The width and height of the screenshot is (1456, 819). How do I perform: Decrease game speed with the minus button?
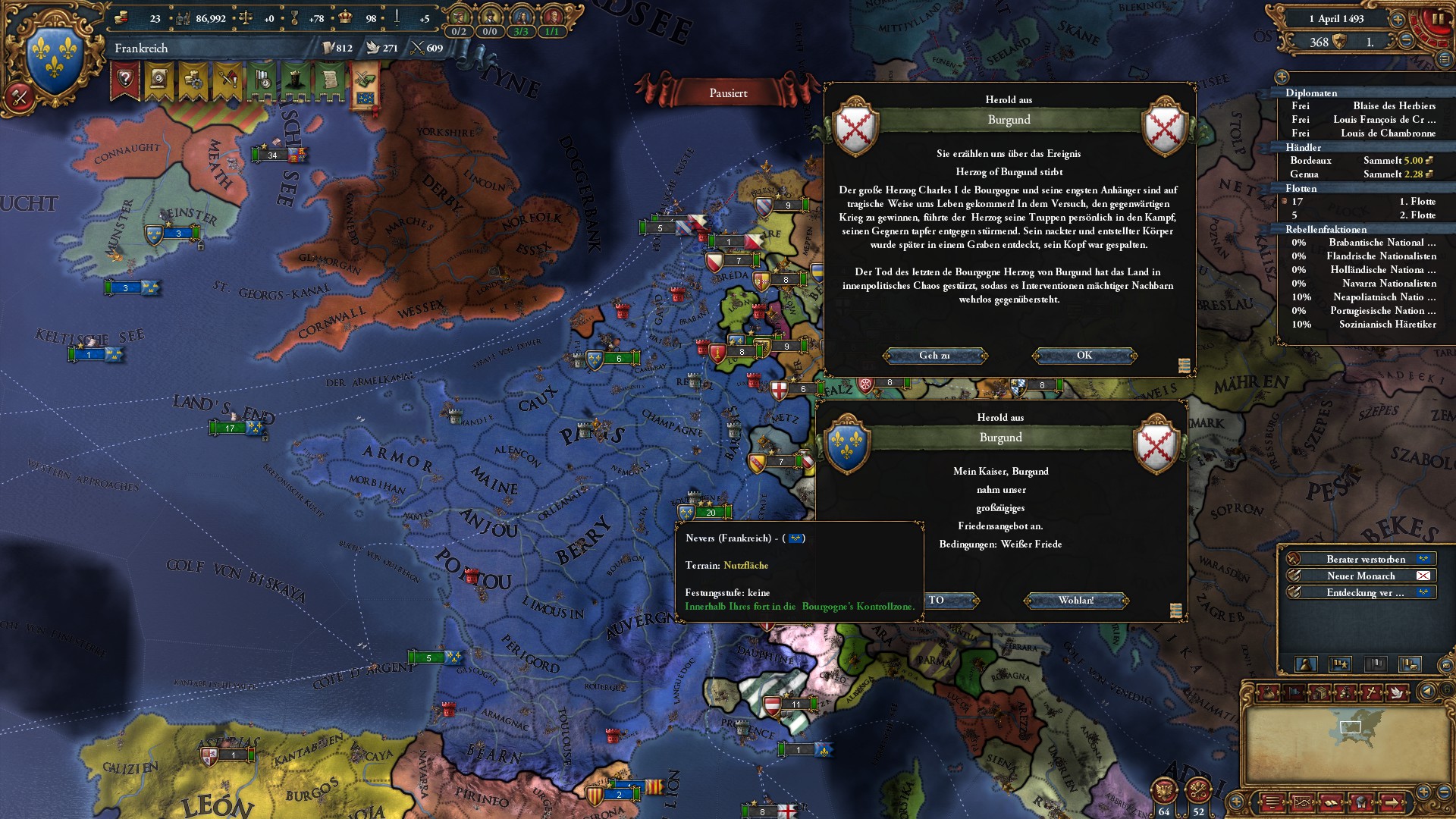point(1407,42)
